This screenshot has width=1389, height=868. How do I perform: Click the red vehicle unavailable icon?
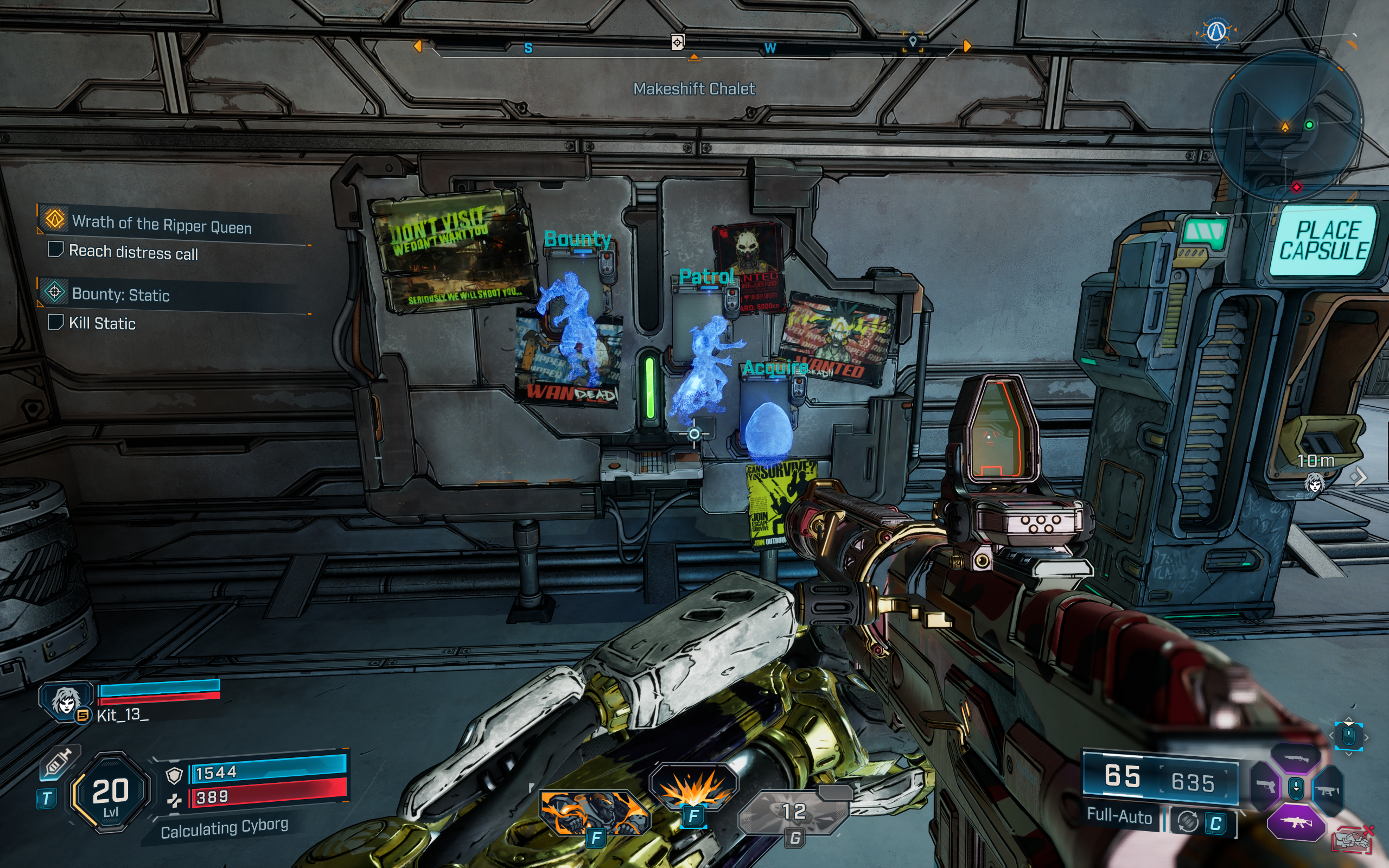[x=1353, y=840]
